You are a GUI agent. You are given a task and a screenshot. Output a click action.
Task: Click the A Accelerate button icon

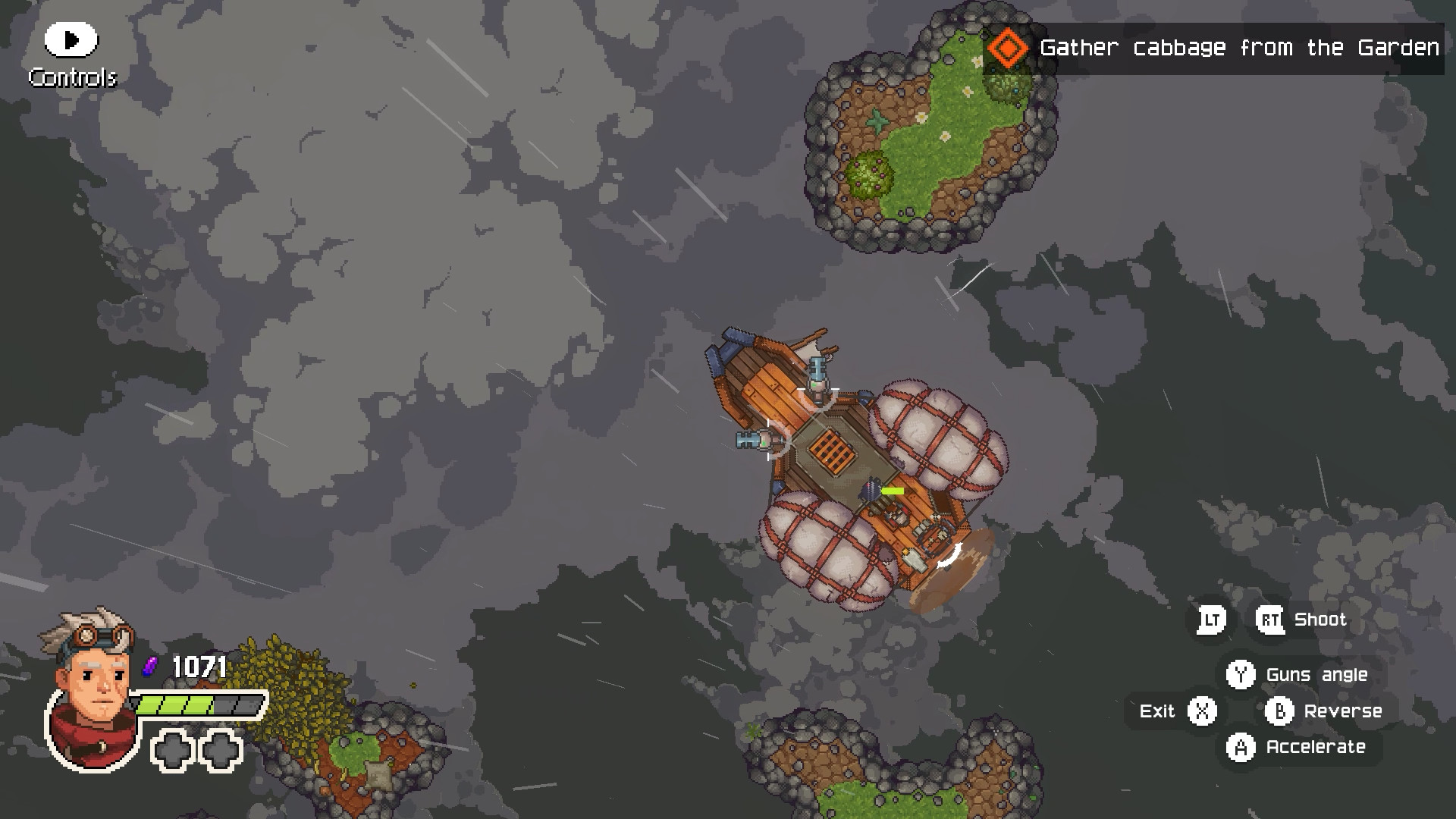[x=1241, y=747]
